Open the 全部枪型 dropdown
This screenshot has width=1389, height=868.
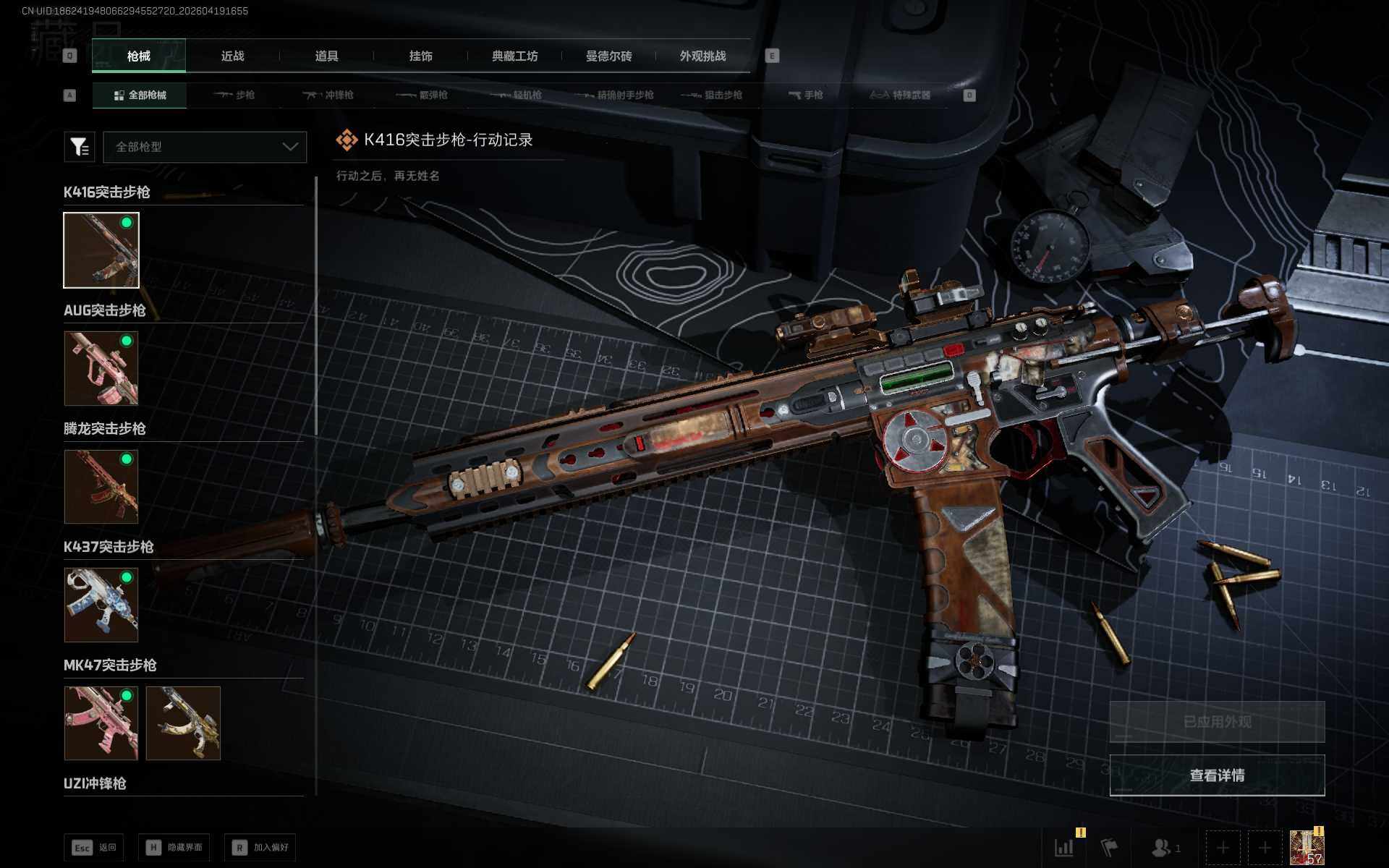(205, 147)
